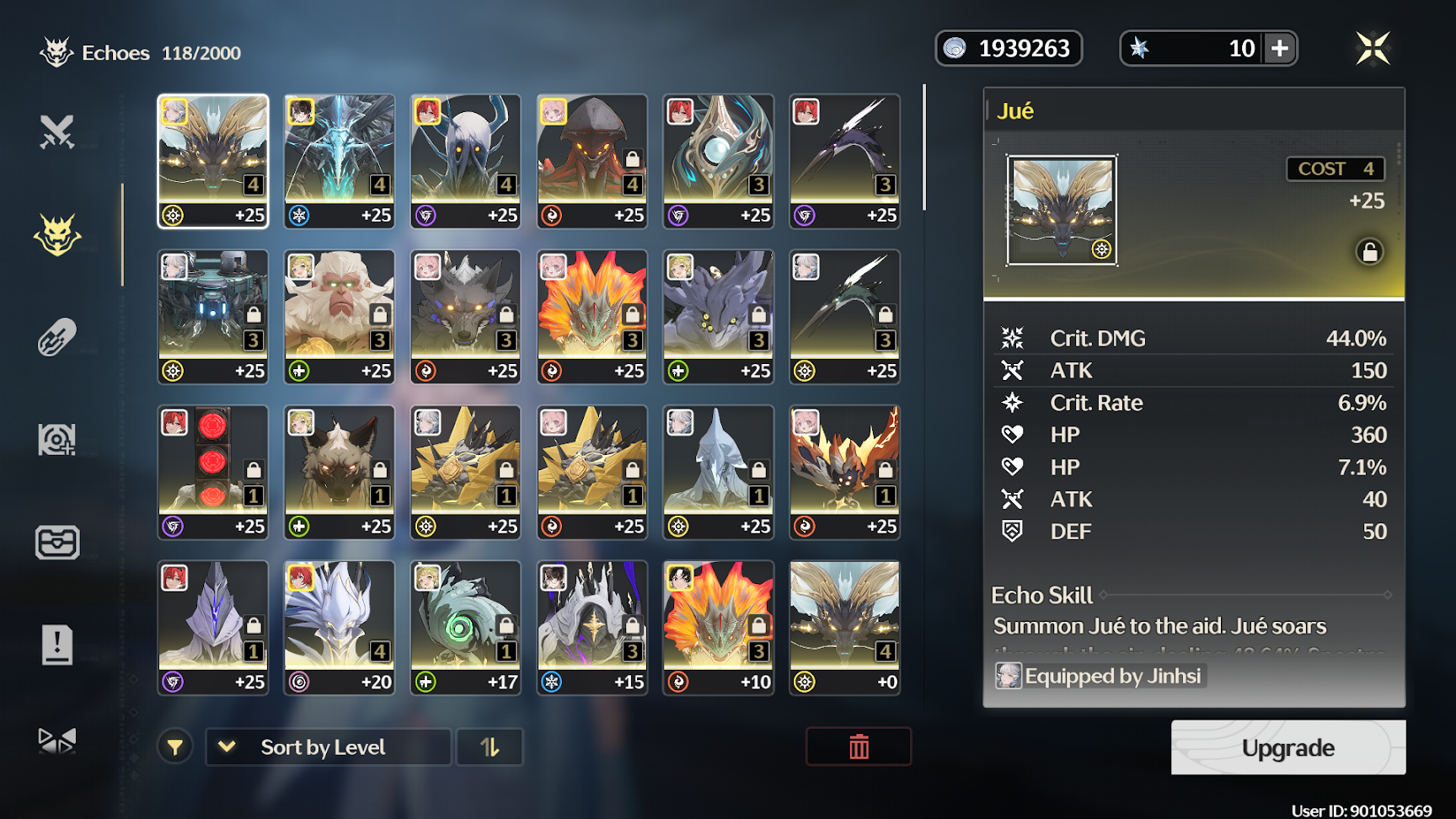Add more currency with the plus button
The width and height of the screenshot is (1456, 819).
tap(1279, 48)
